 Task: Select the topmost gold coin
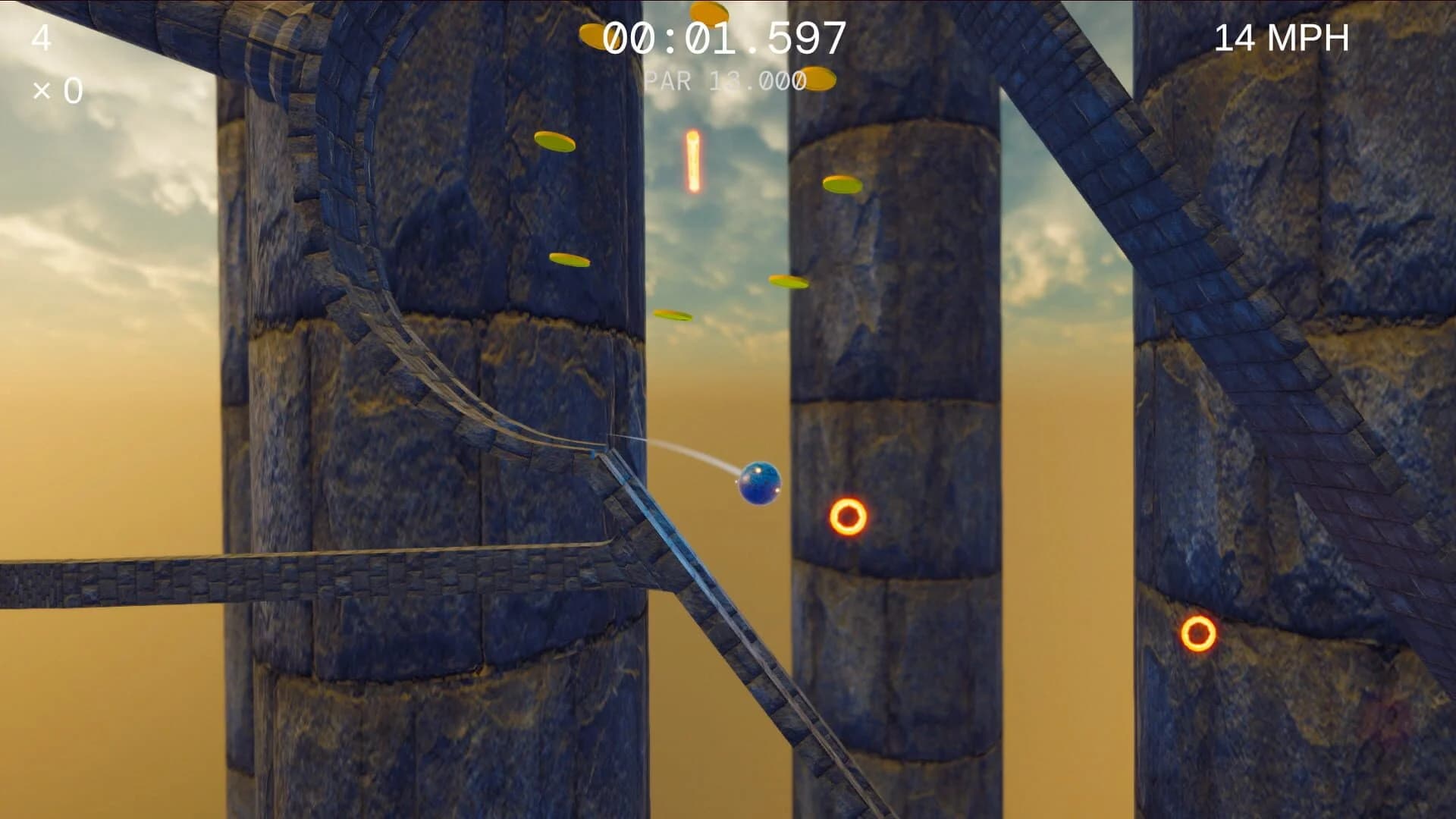pos(709,15)
